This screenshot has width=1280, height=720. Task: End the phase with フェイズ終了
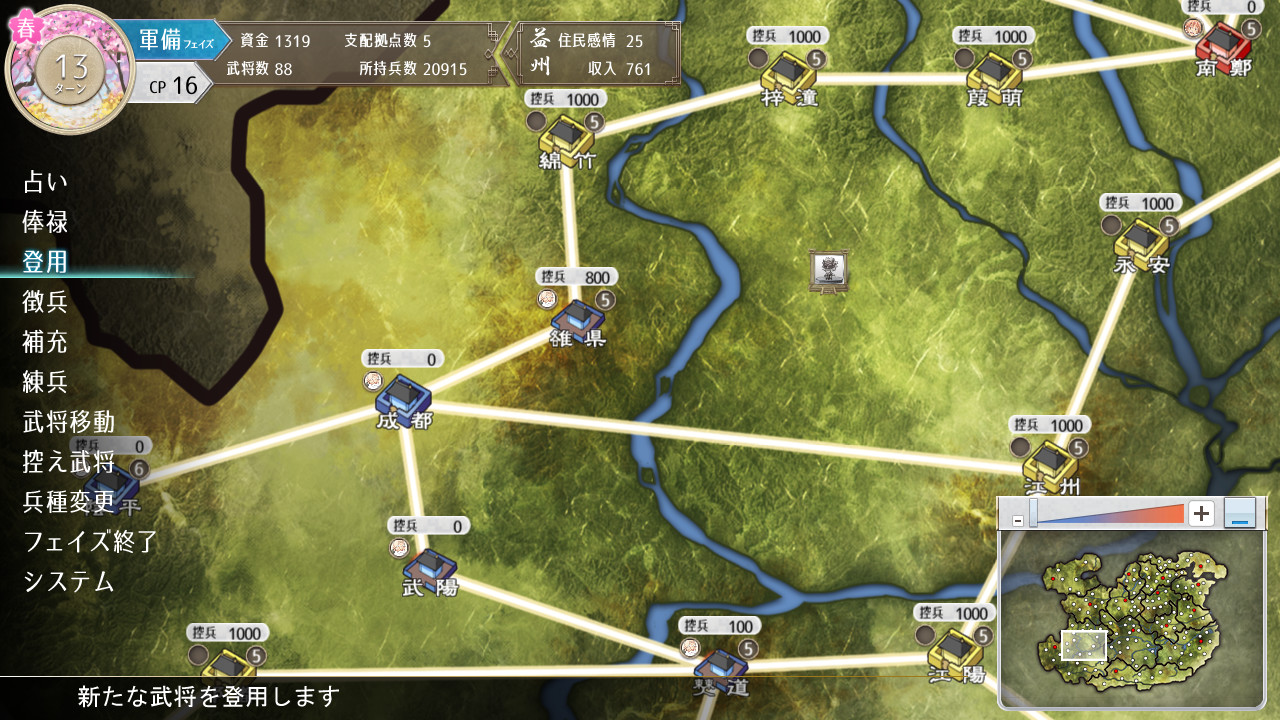pyautogui.click(x=91, y=542)
